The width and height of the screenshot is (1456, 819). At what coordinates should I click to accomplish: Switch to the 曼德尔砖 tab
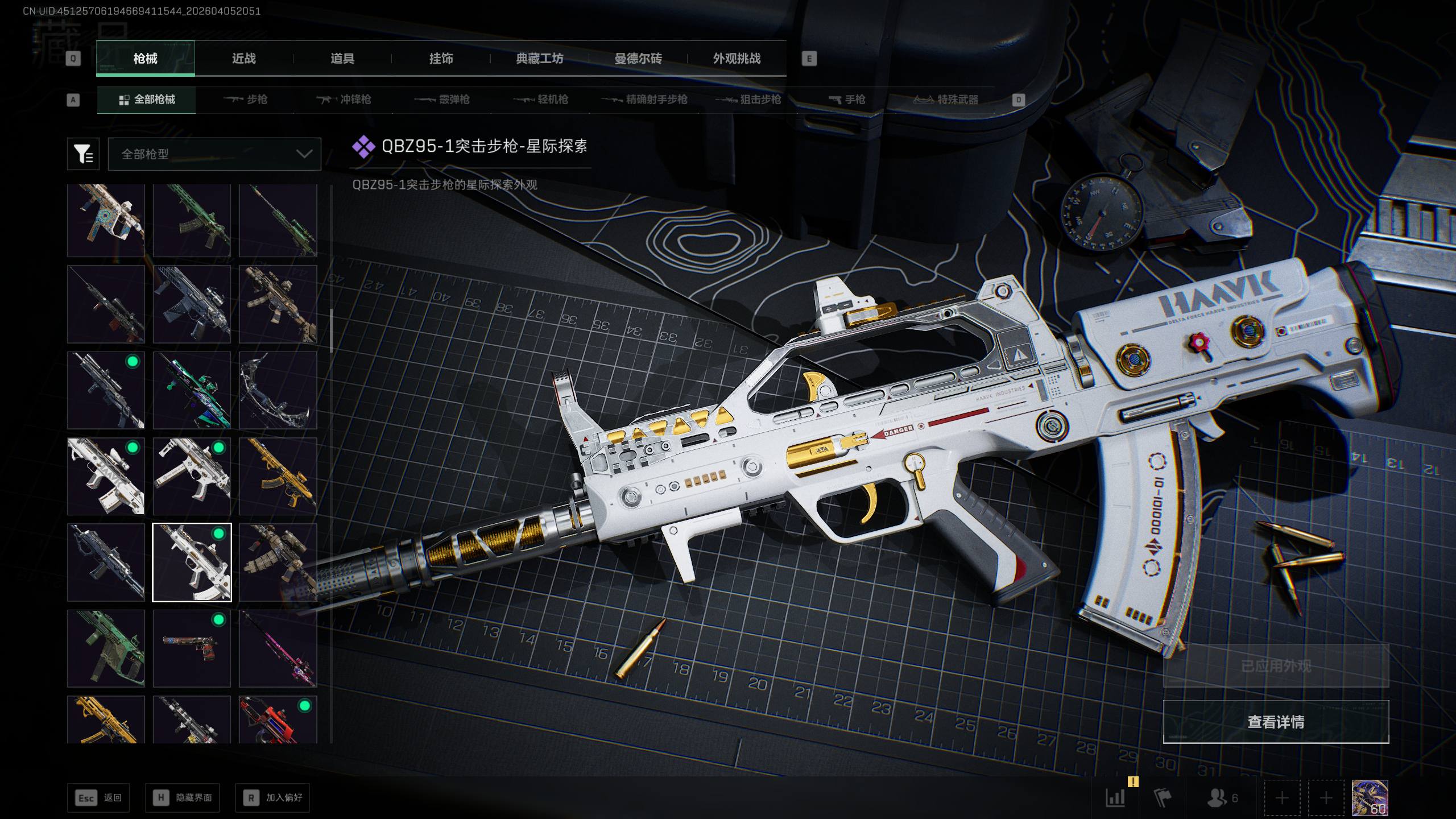tap(638, 59)
